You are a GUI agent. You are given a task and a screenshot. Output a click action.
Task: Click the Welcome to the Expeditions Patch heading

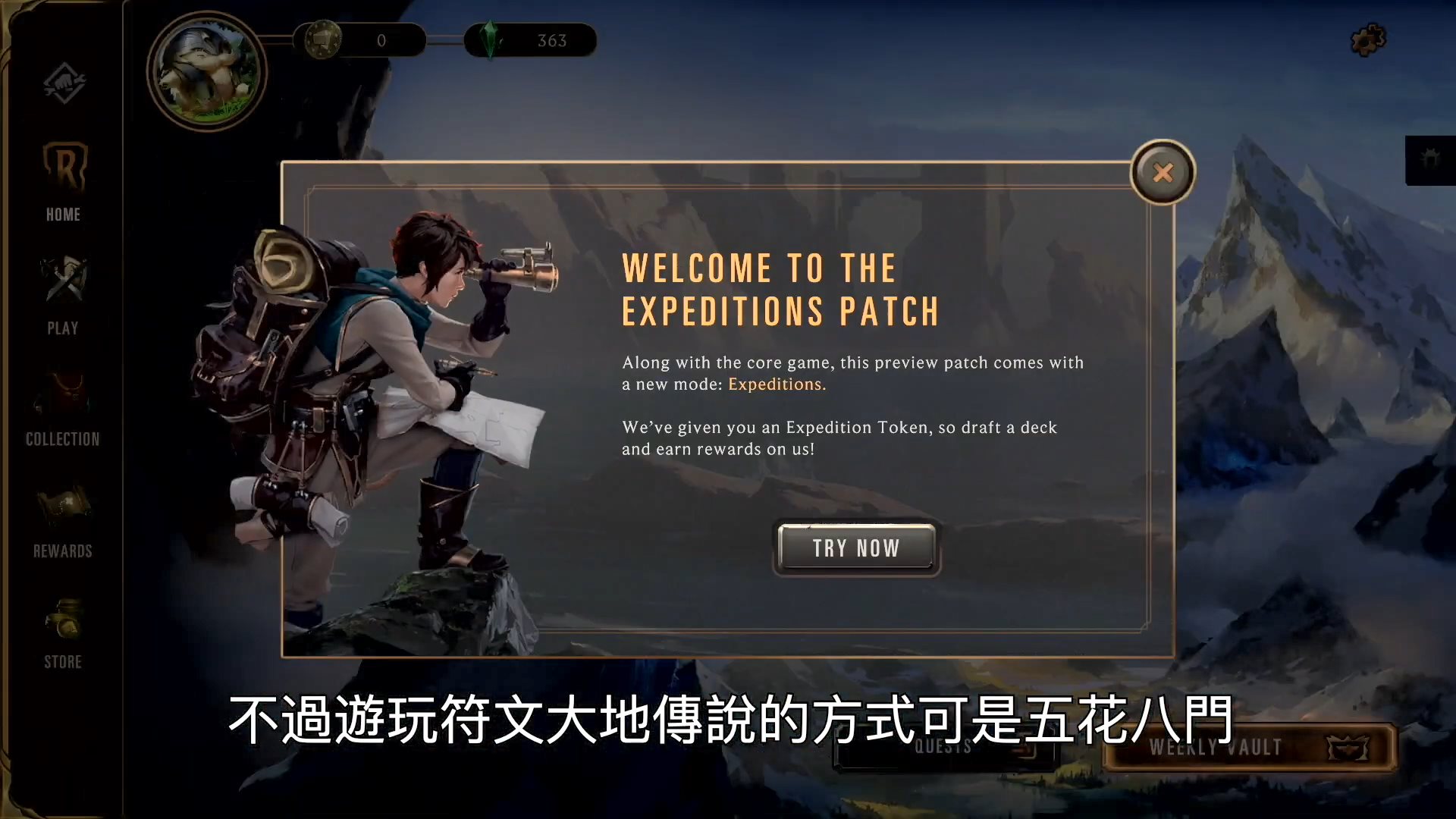point(780,288)
